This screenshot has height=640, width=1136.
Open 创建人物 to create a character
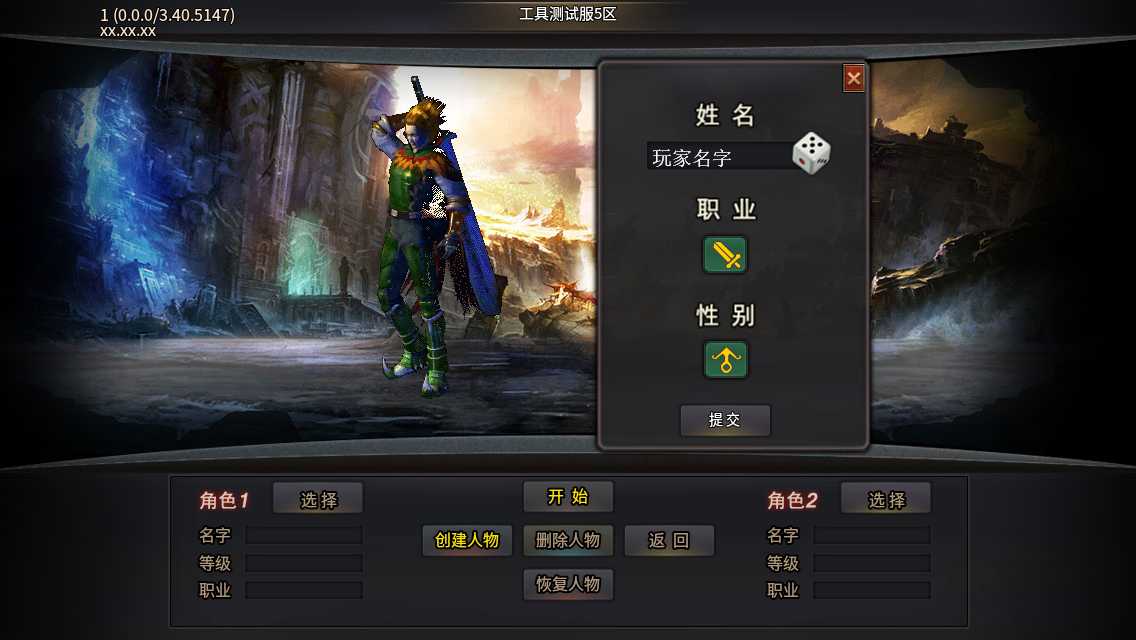click(x=467, y=540)
